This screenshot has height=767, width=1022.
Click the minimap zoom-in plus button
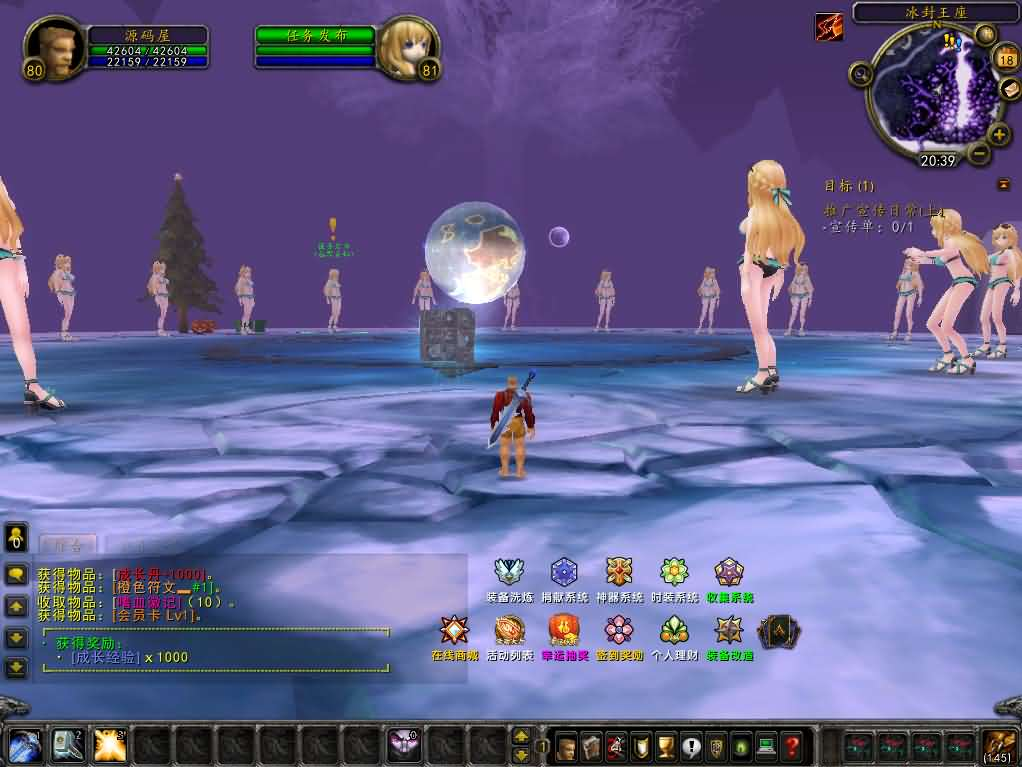point(999,134)
